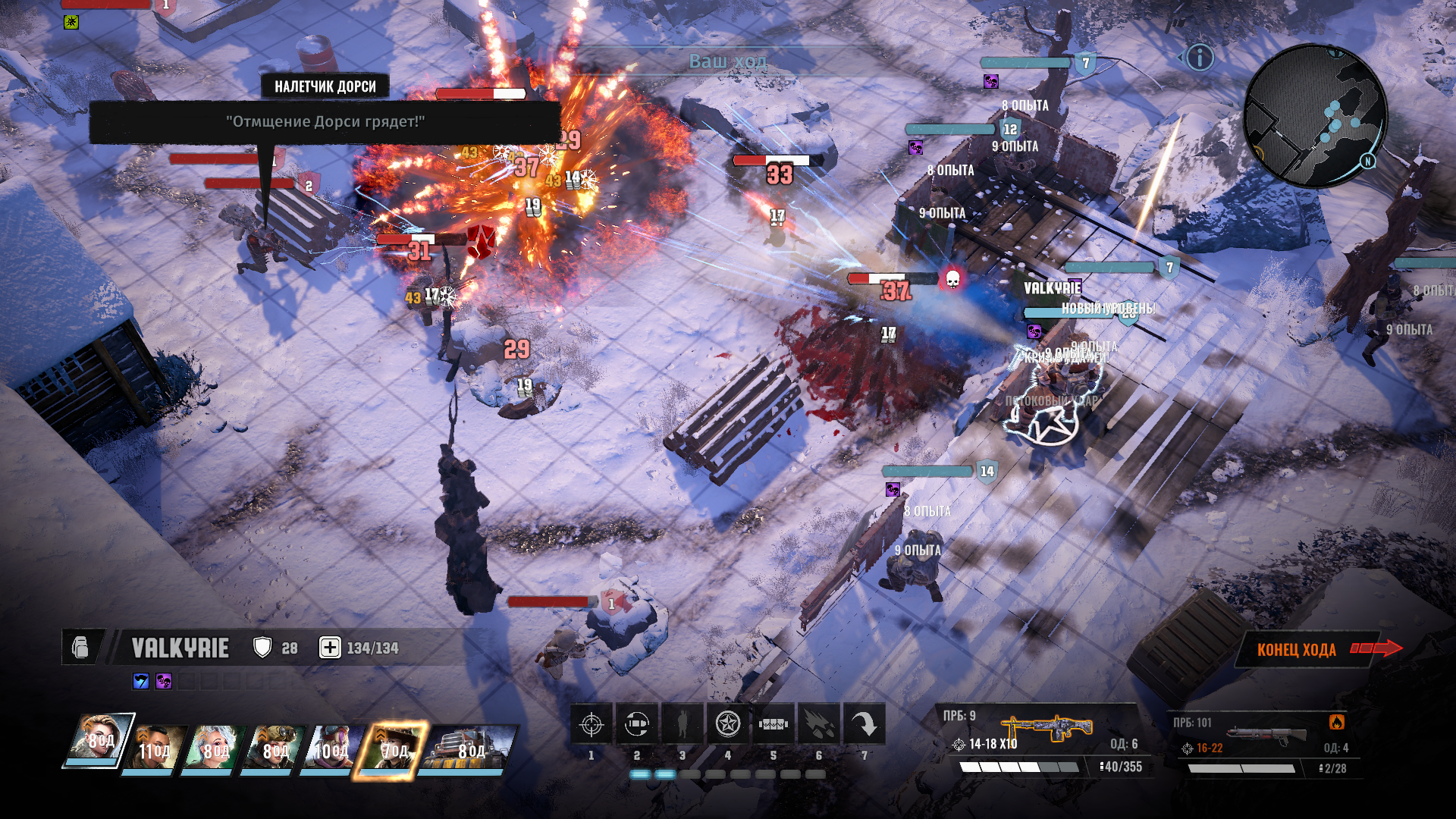
Task: Select the goggles-wearing squad member portrait
Action: click(275, 747)
